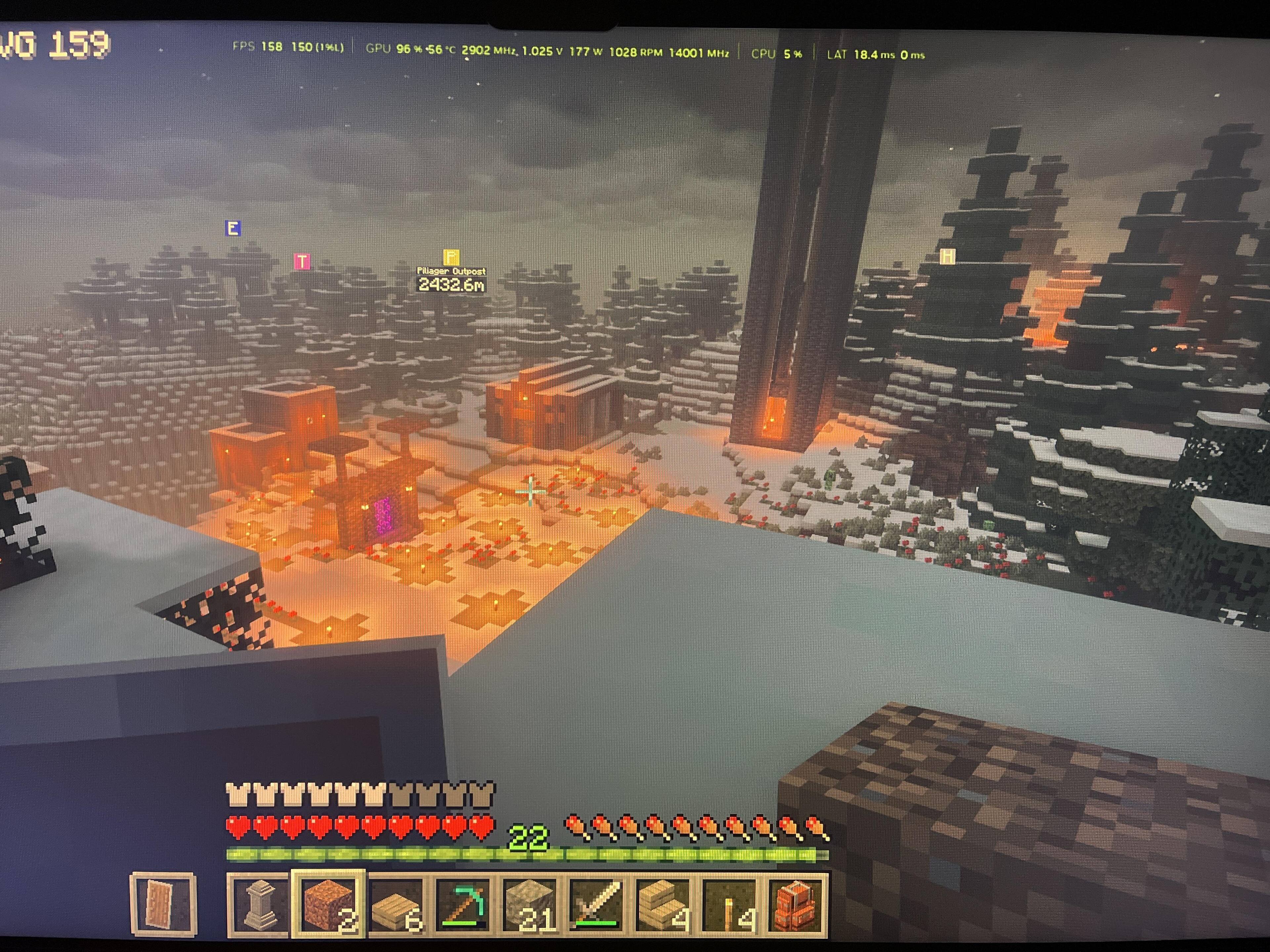
Task: Equip the diamond pickaxe
Action: (463, 905)
